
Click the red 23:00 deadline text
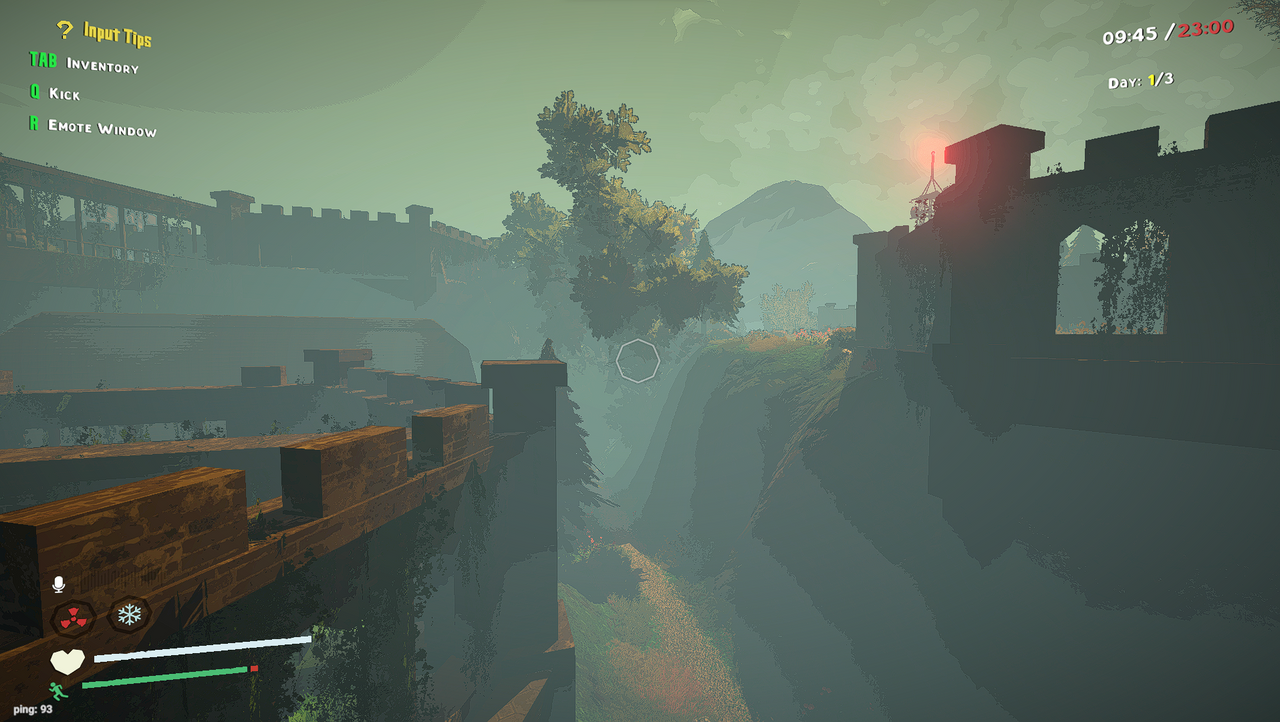click(x=1203, y=28)
